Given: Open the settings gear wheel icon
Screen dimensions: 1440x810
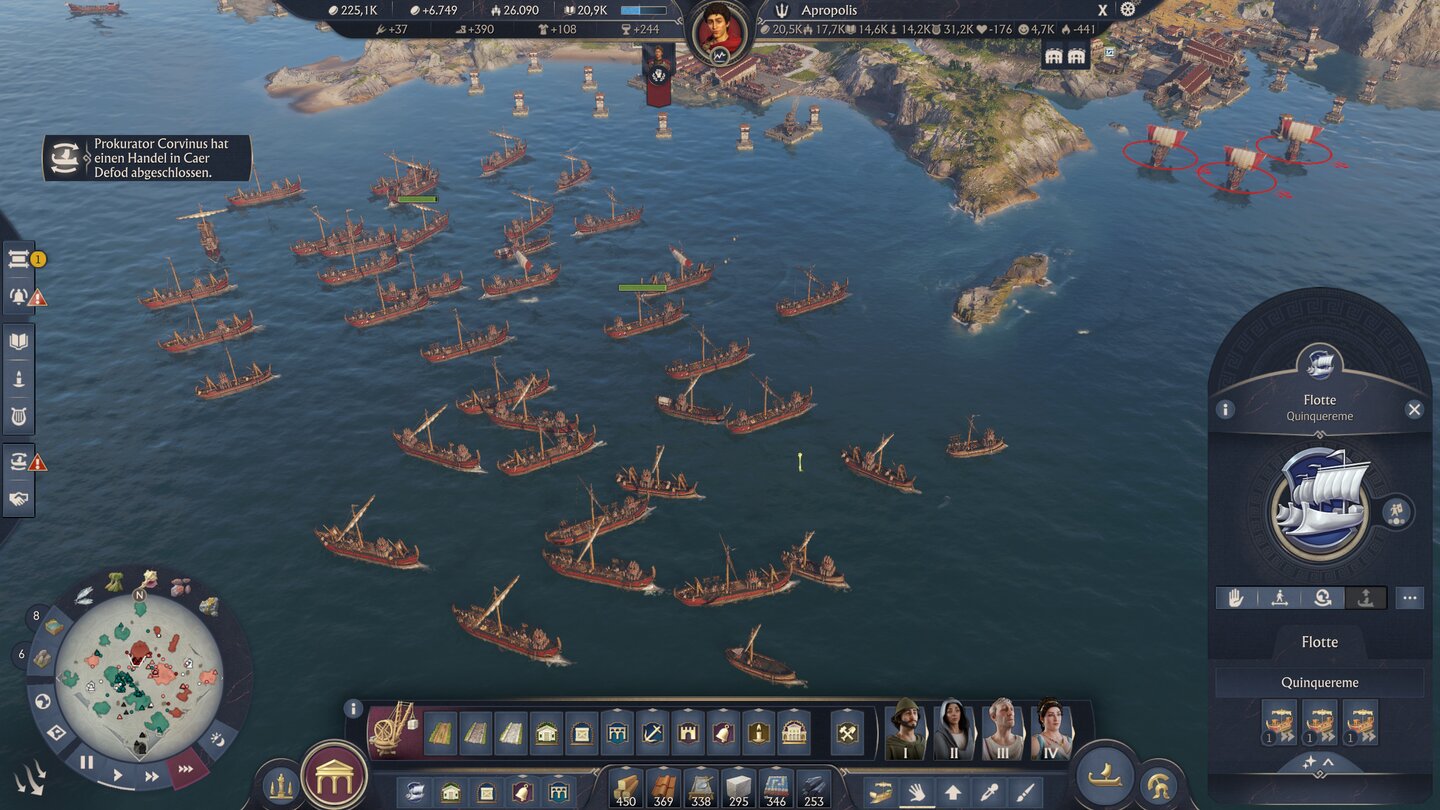Looking at the screenshot, I should click(1128, 9).
